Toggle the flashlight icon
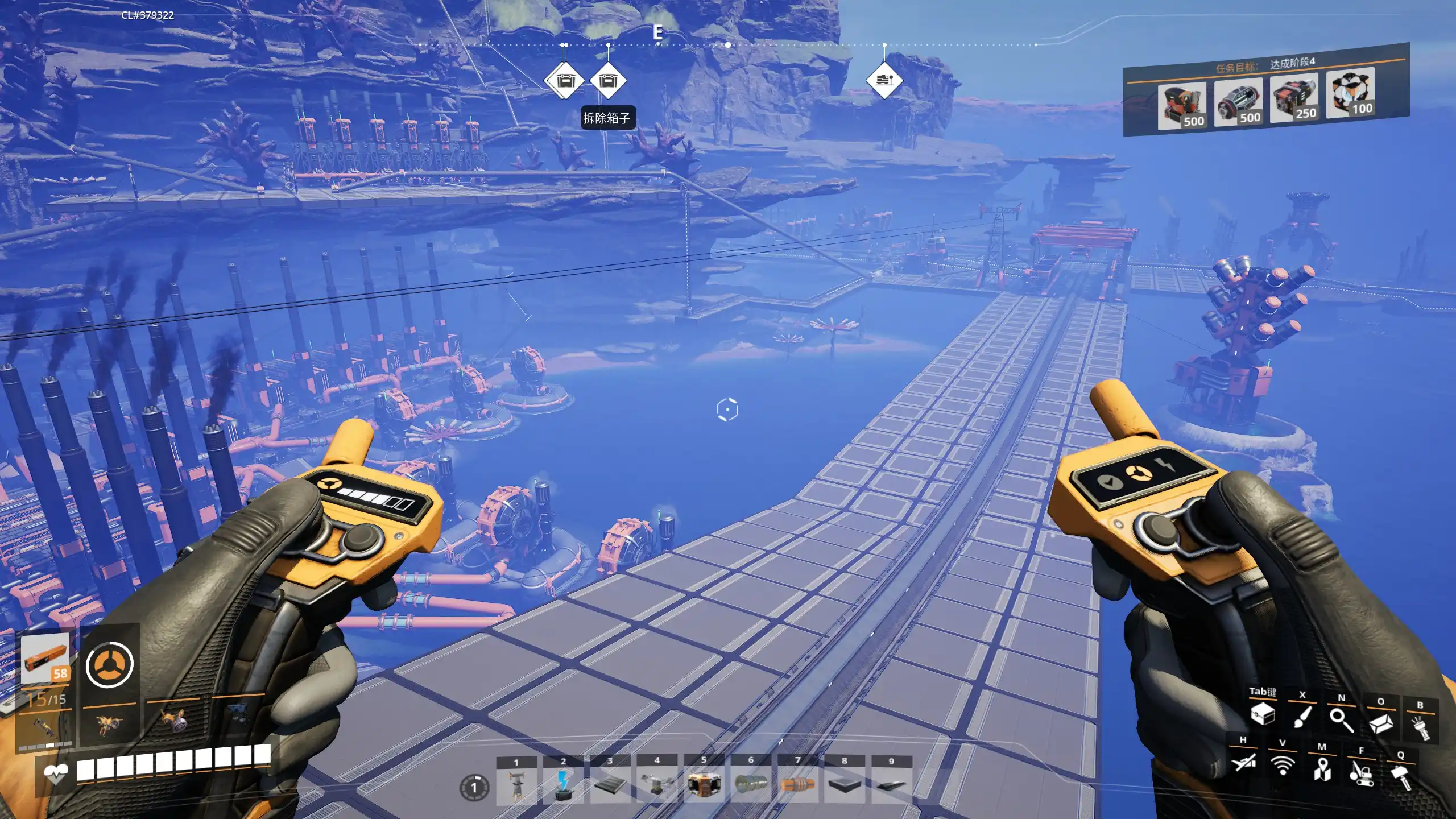Screen dimensions: 1456x819 (1420, 727)
